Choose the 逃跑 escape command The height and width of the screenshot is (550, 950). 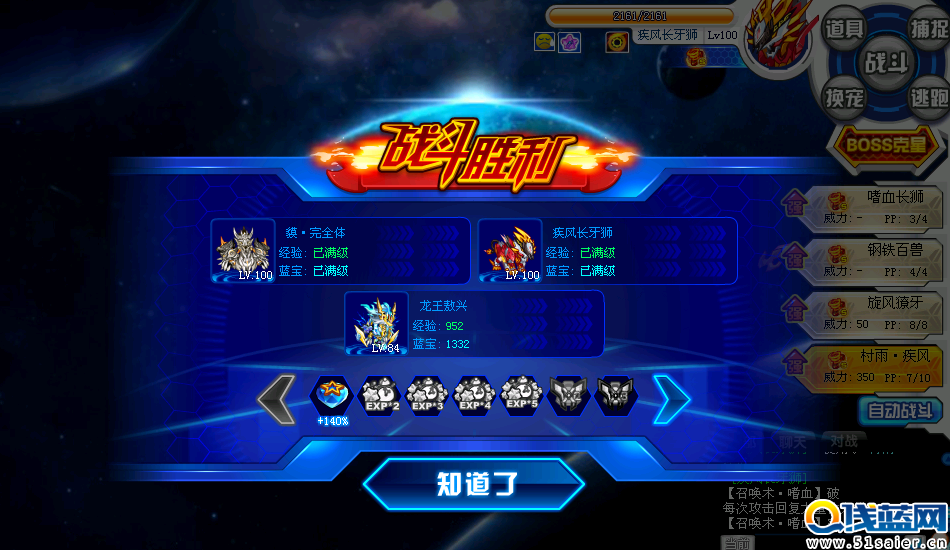click(928, 98)
